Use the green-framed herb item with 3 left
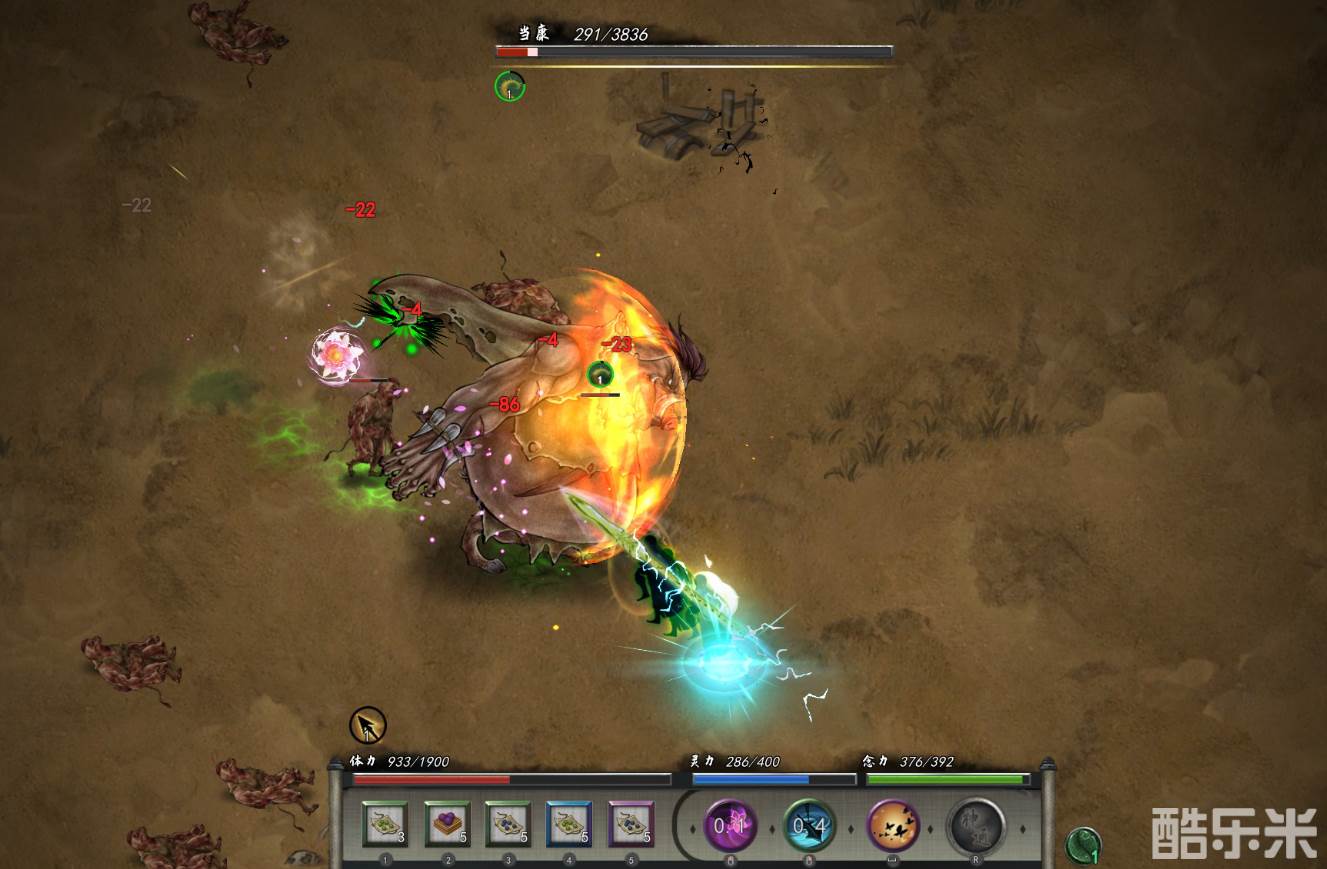This screenshot has height=869, width=1327. [x=384, y=824]
